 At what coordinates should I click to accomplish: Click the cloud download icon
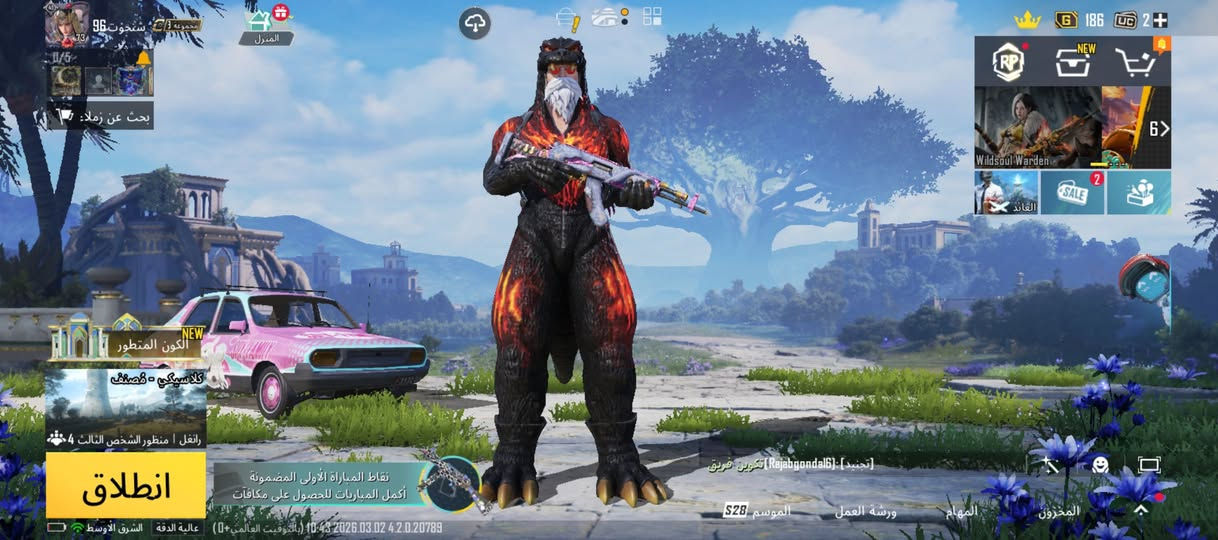pos(475,23)
